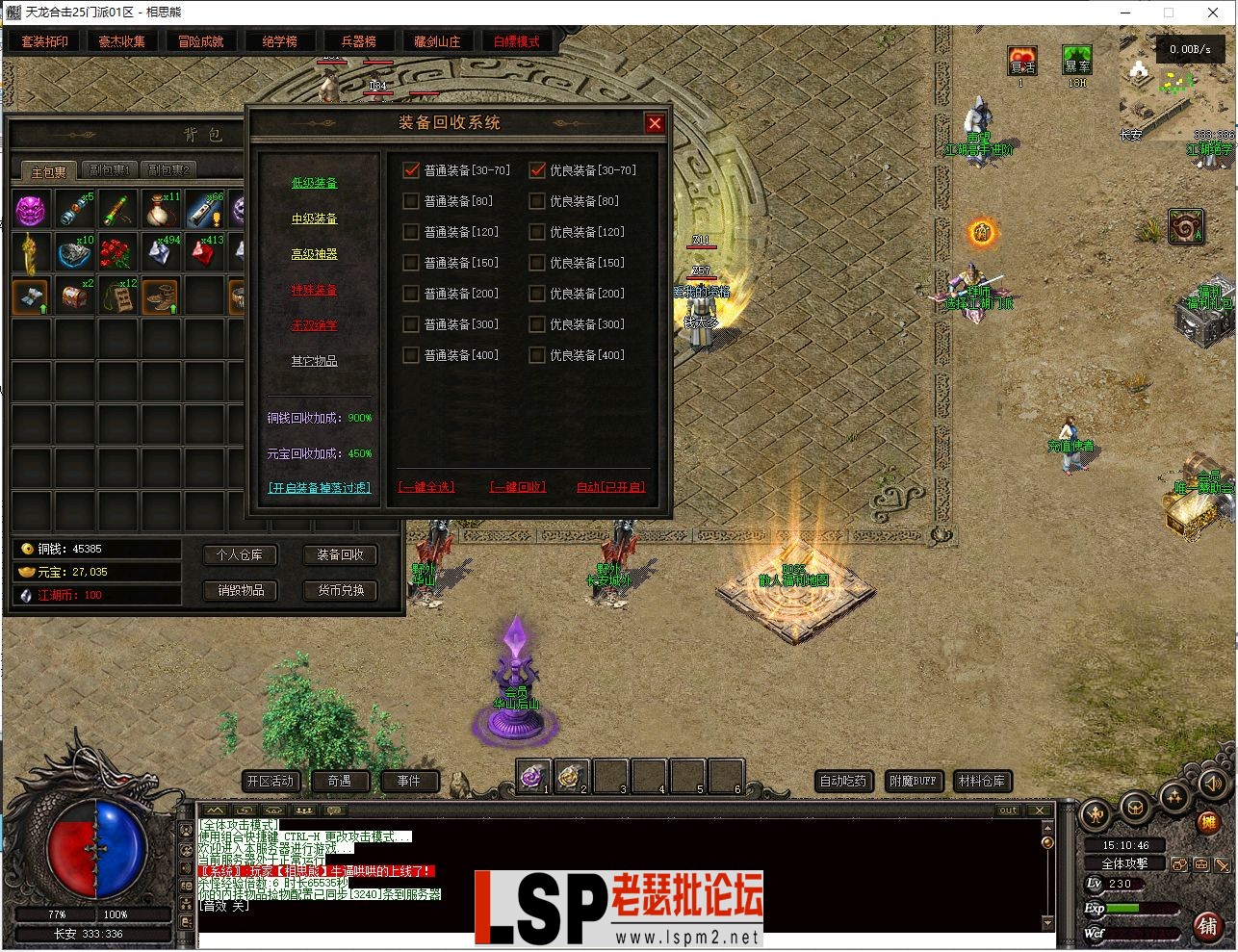Uncheck 普通装备[30-70] in the recycle panel
1238x952 pixels.
coord(410,169)
